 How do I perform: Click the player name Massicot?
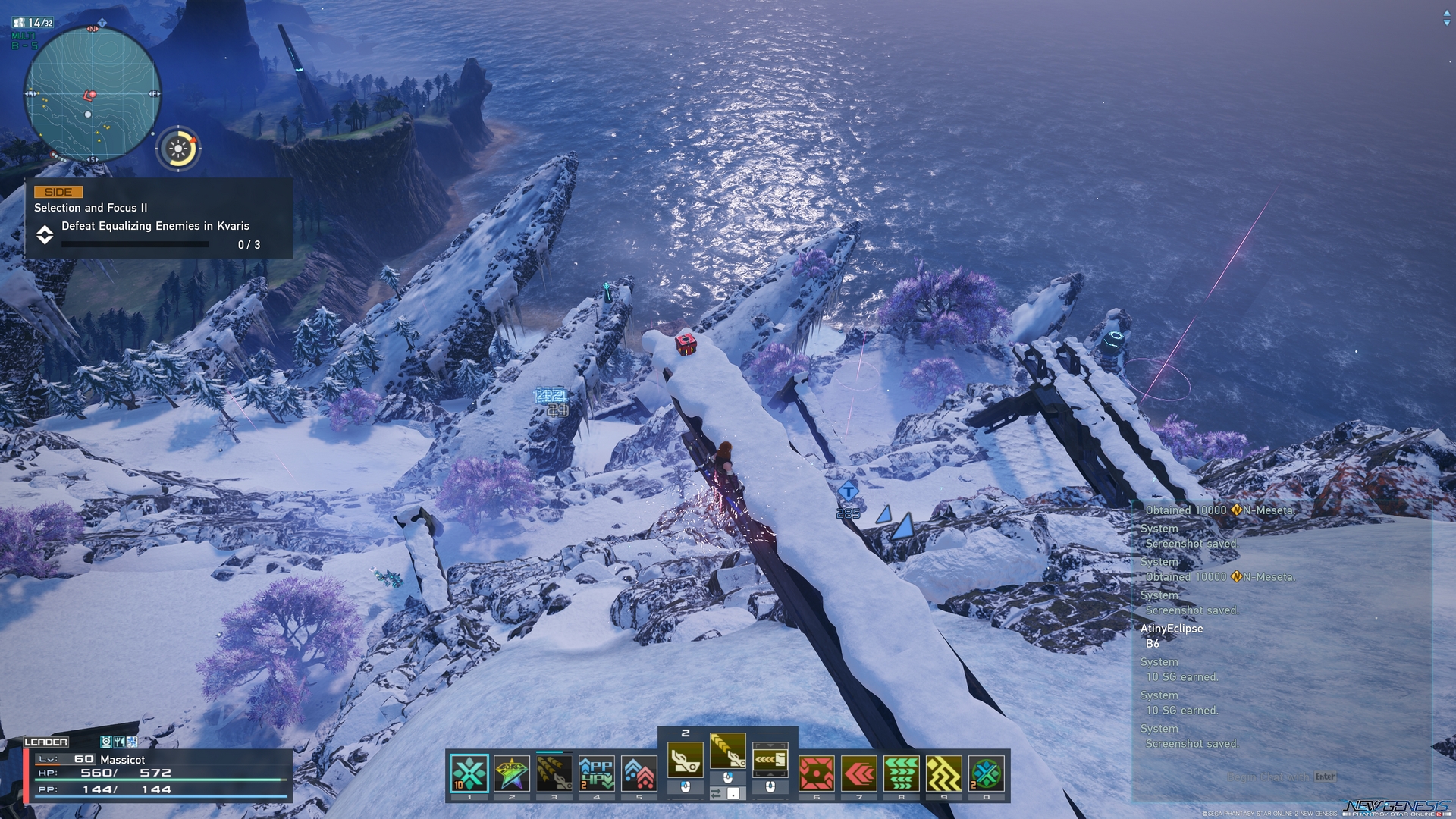tap(124, 758)
